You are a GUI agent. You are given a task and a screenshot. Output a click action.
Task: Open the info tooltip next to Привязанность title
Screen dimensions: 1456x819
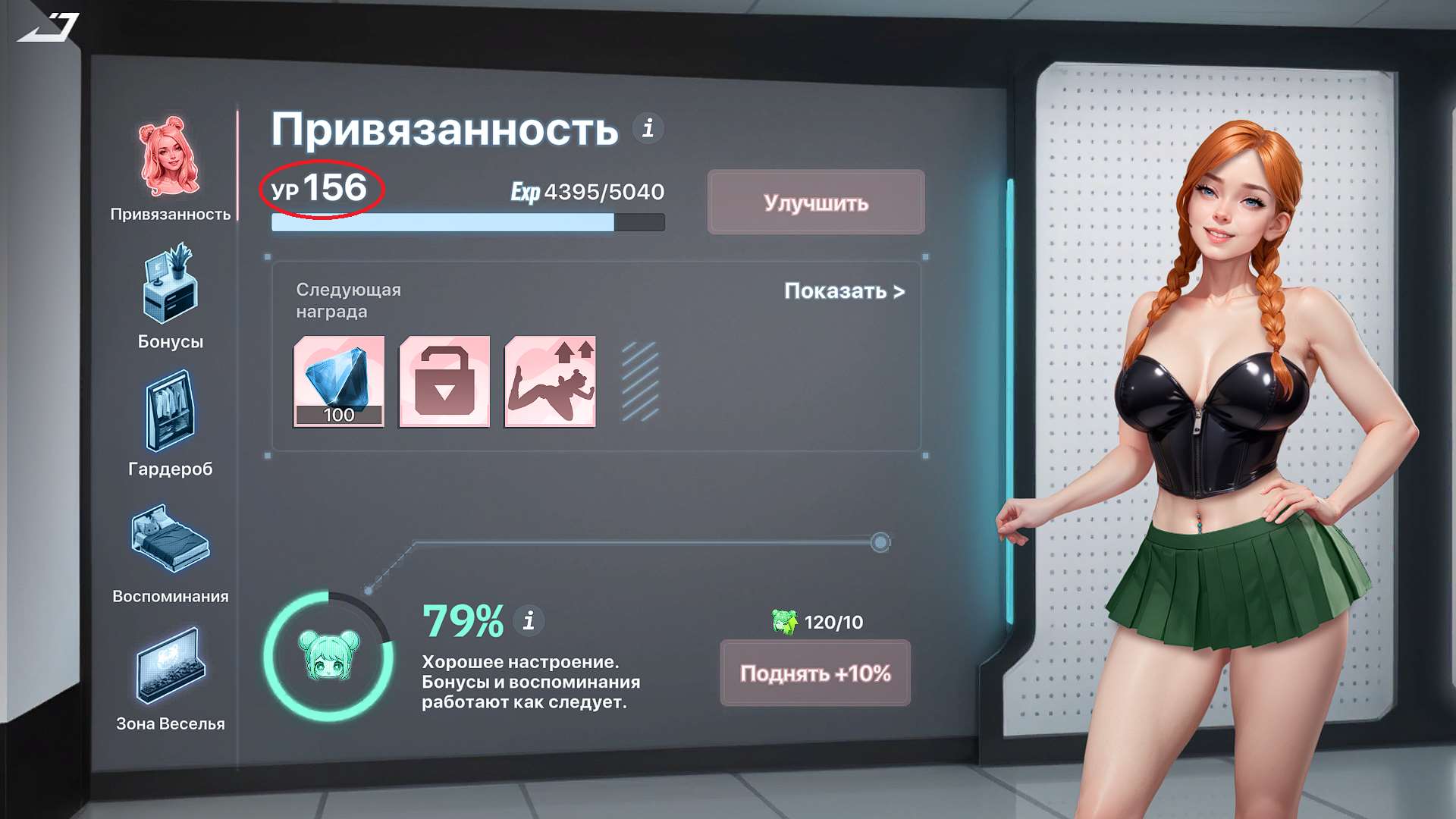(x=648, y=127)
